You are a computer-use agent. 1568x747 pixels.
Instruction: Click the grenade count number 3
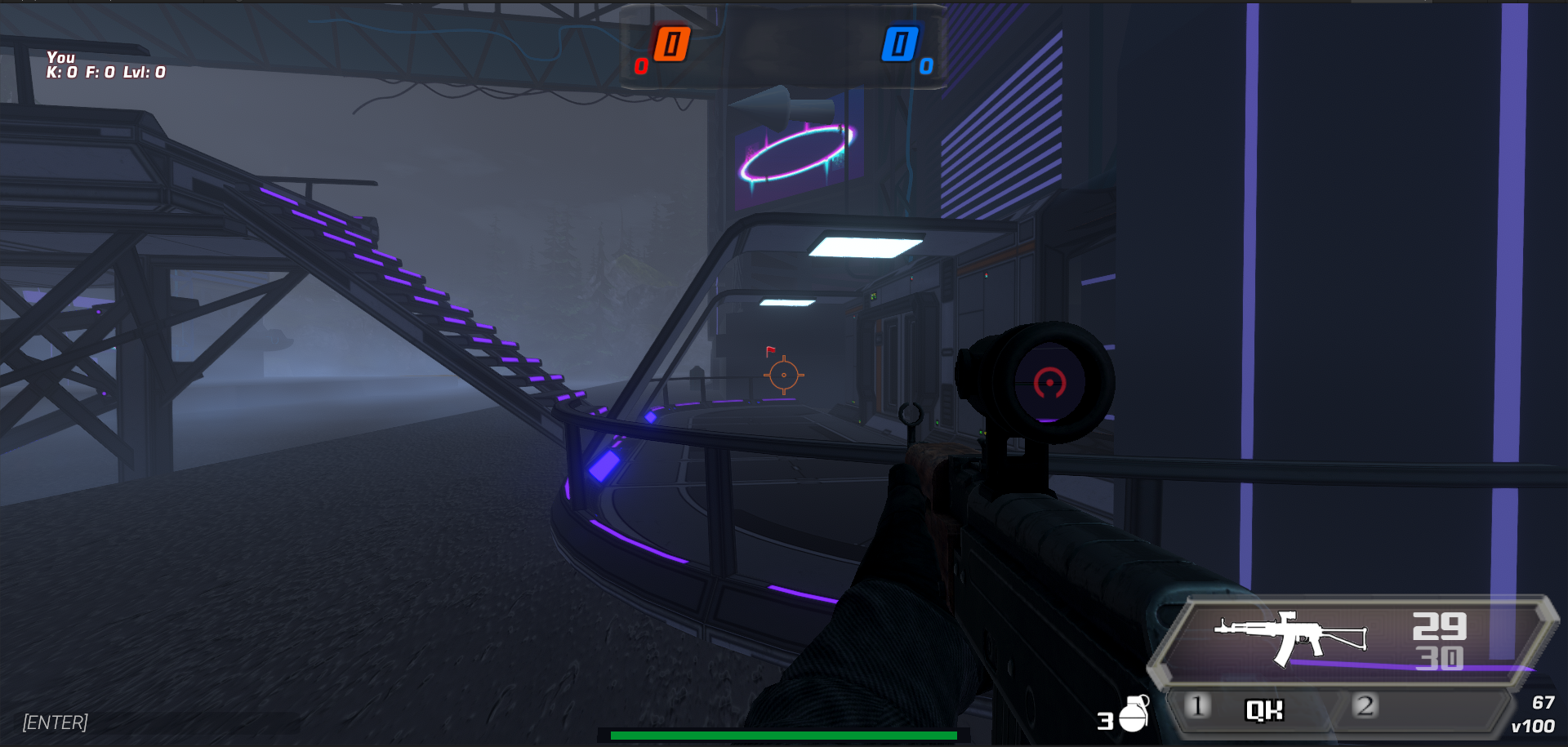(1107, 722)
